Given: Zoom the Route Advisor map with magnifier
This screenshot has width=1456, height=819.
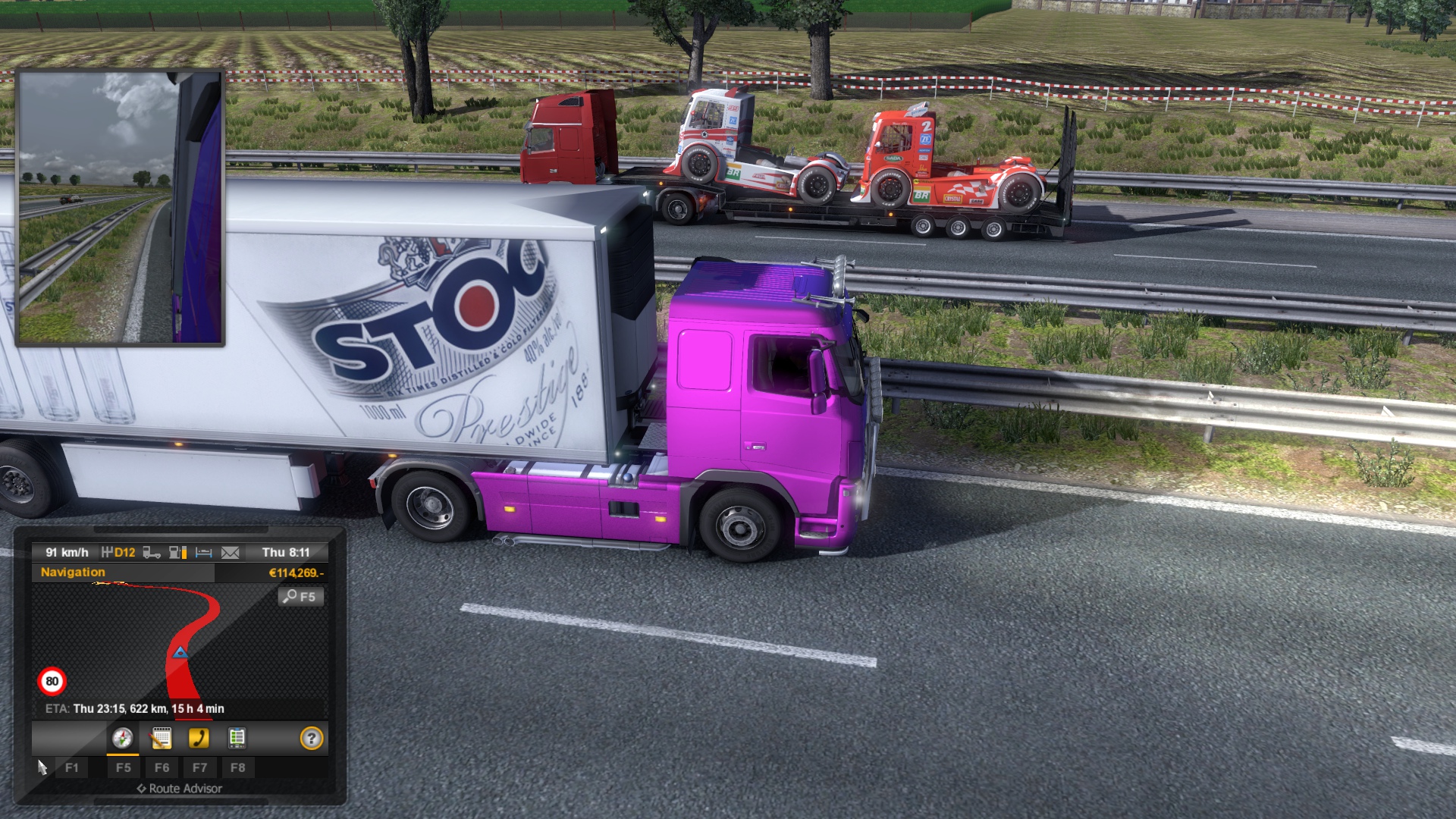Looking at the screenshot, I should pyautogui.click(x=300, y=597).
